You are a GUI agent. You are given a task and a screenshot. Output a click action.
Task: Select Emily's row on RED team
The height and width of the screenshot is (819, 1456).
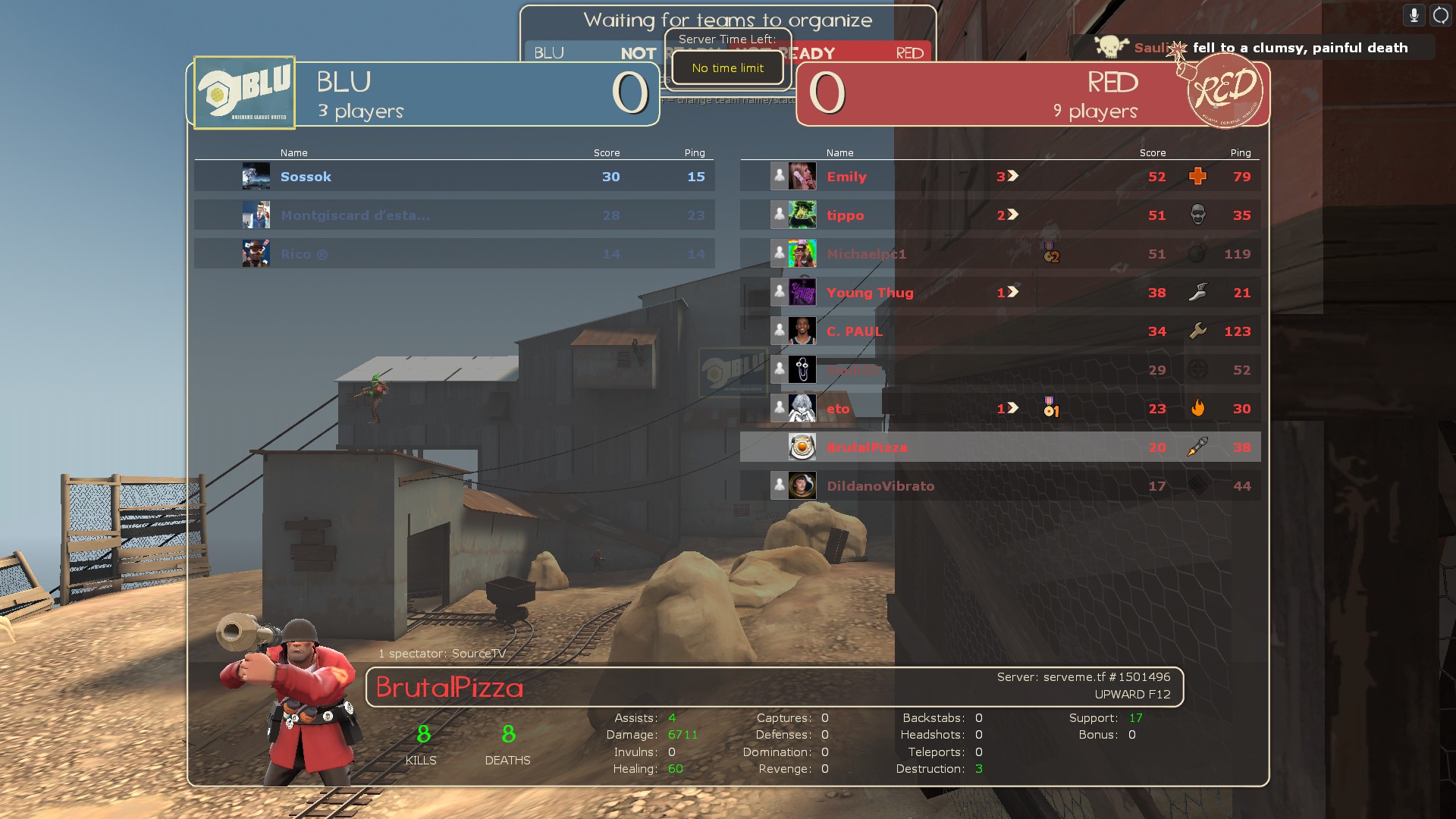[1001, 177]
